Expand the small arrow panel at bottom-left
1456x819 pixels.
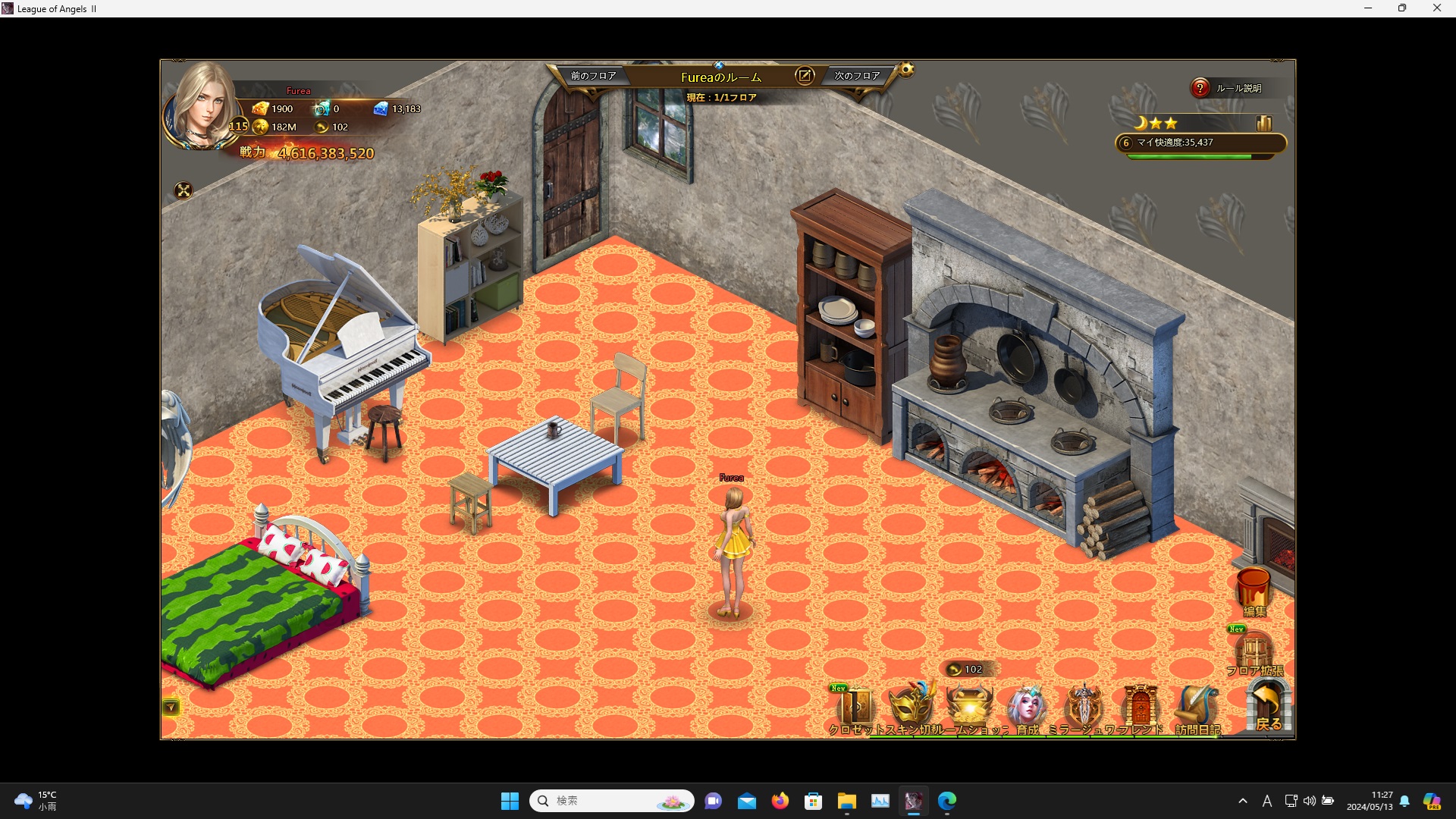click(171, 708)
